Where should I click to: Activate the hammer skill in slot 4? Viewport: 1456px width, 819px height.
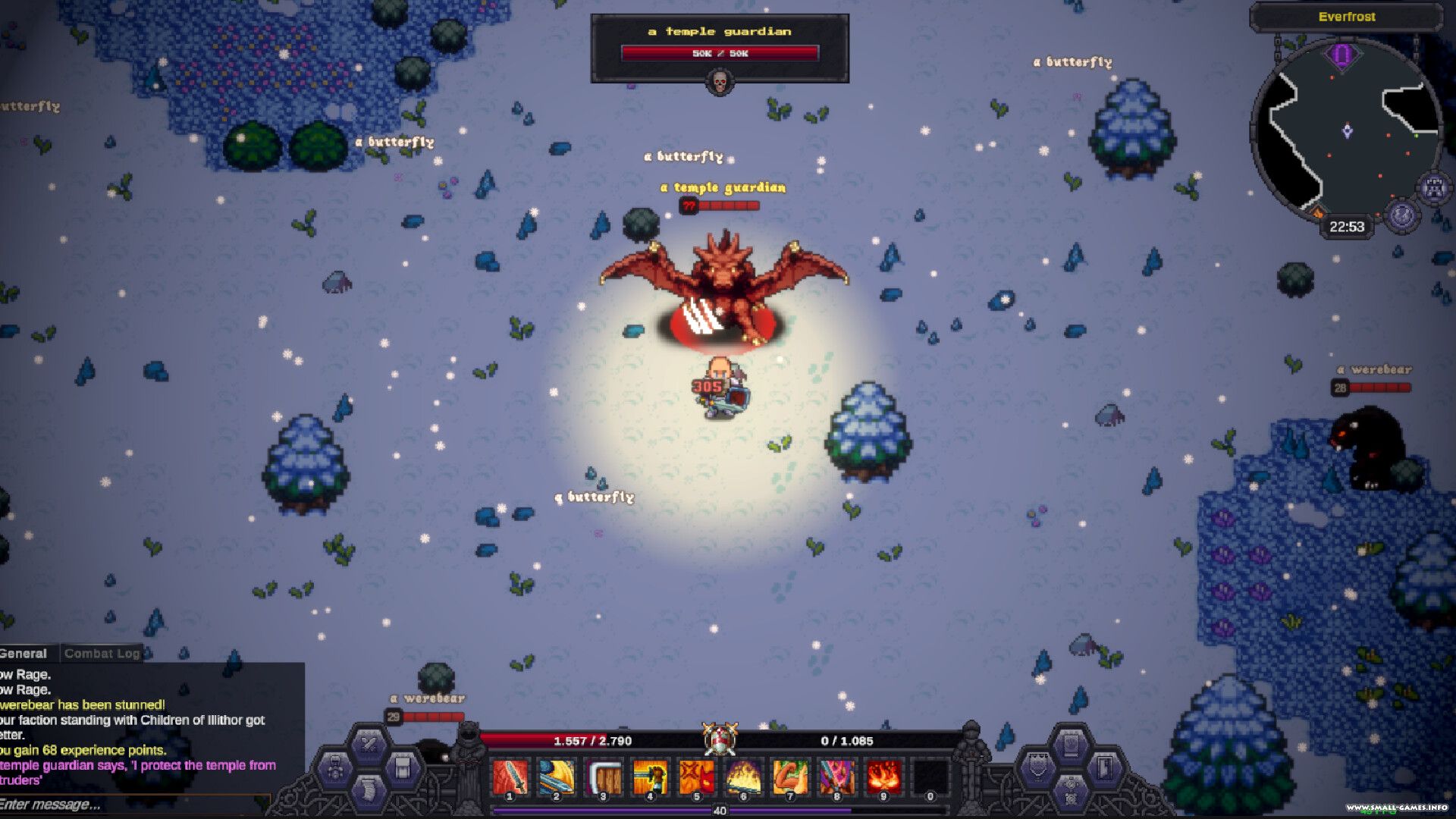[x=650, y=776]
